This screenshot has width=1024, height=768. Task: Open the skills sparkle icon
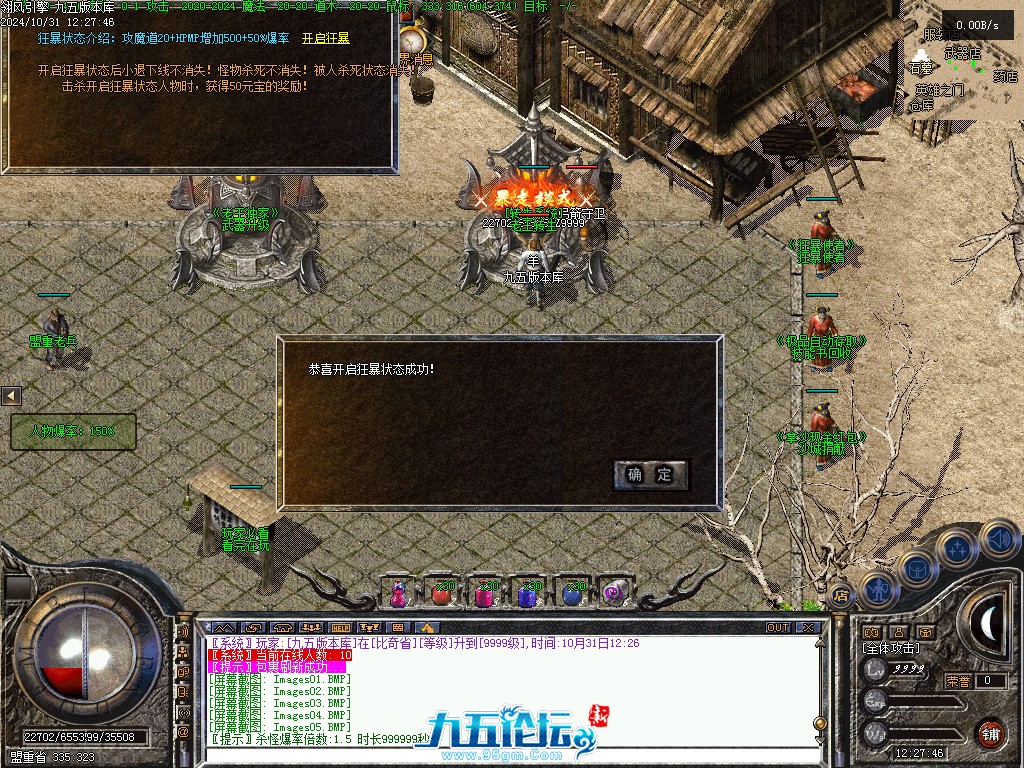(x=958, y=548)
